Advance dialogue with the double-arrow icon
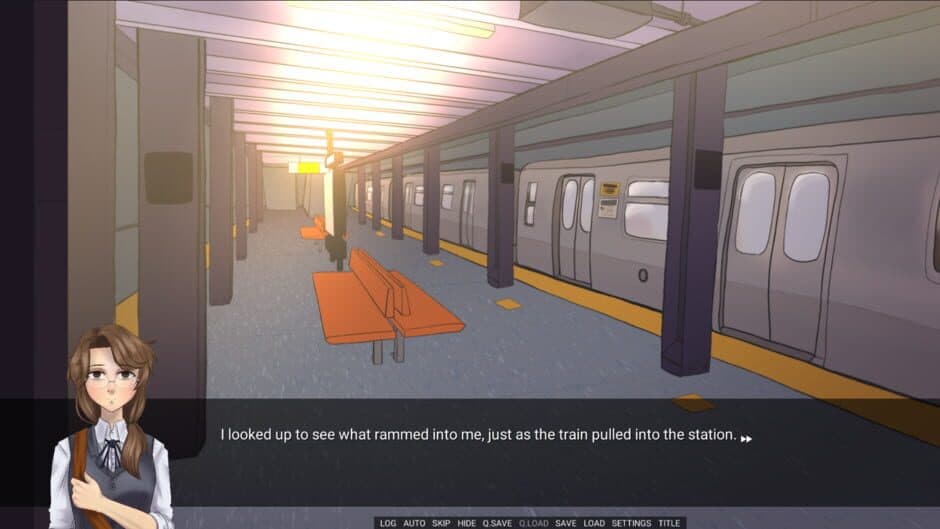 746,438
